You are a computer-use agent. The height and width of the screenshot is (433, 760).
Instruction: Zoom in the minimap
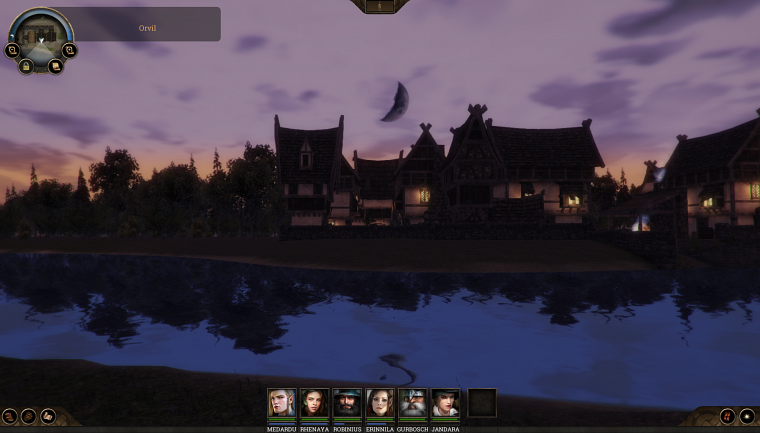(69, 50)
